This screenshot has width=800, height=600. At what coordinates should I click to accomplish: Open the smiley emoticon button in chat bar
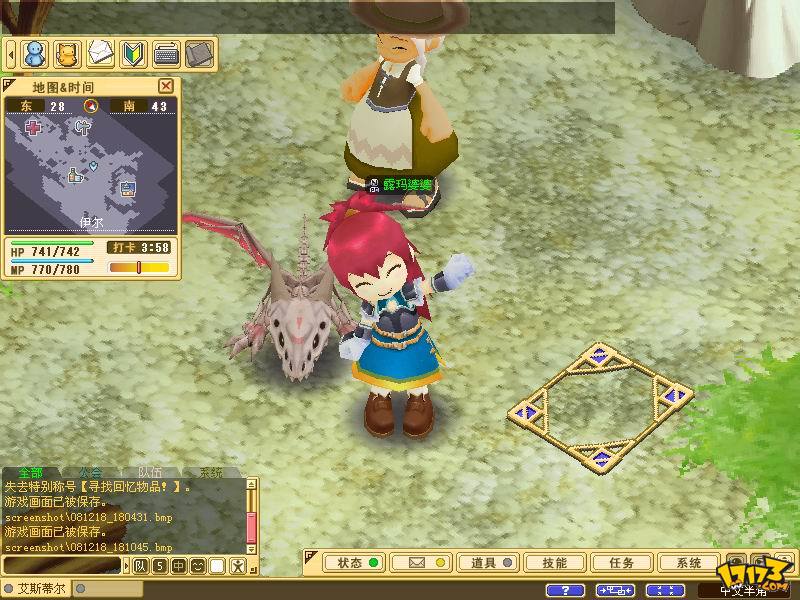[x=197, y=567]
